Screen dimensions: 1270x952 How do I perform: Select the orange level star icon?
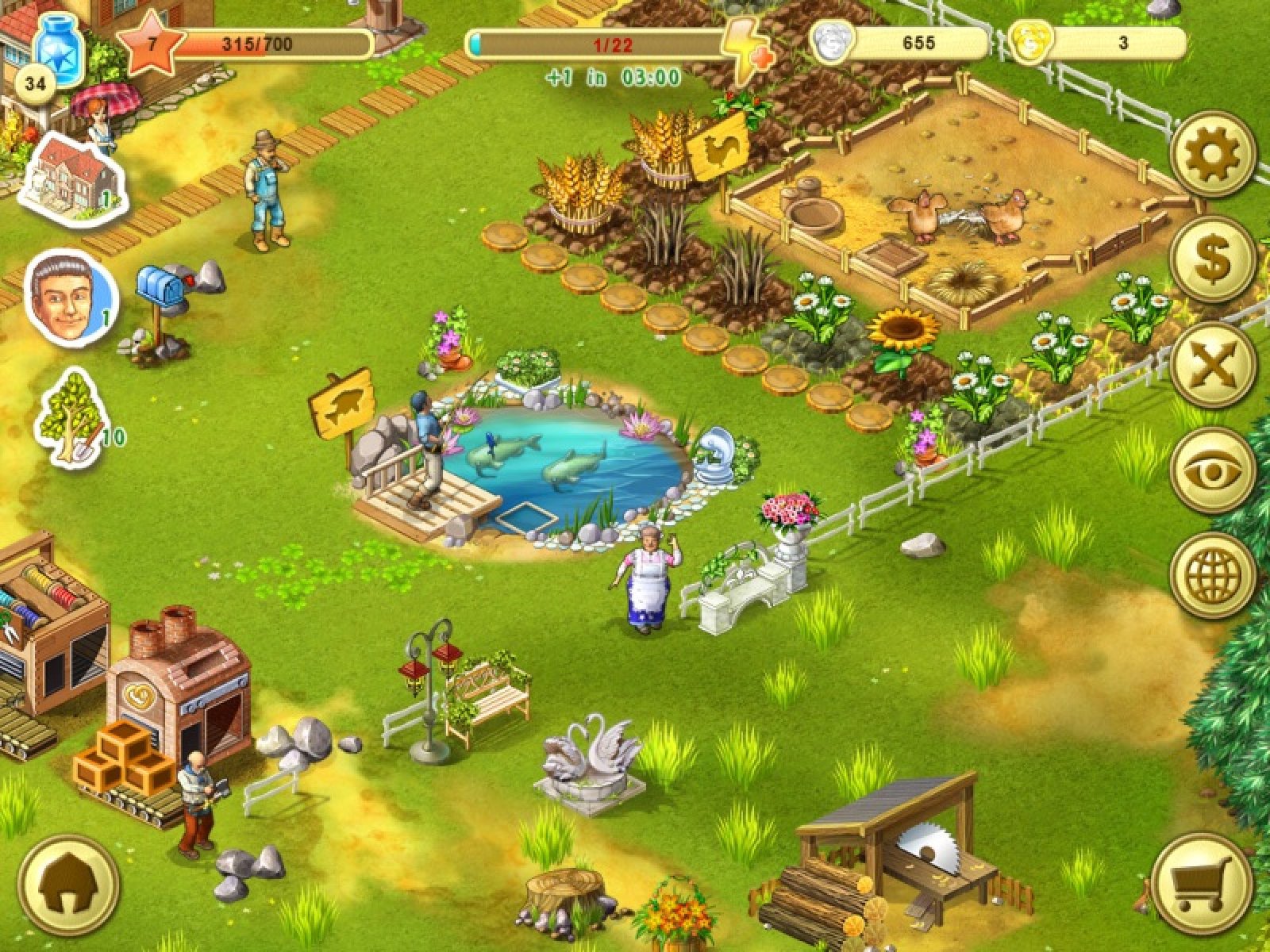click(151, 44)
